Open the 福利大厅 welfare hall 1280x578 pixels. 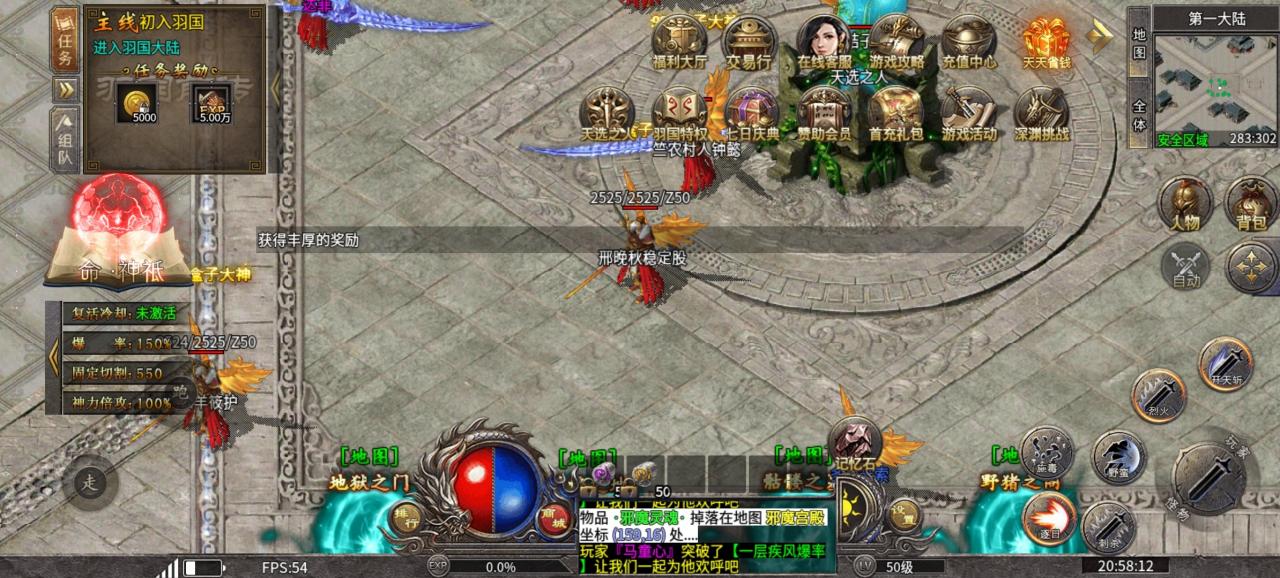point(679,42)
